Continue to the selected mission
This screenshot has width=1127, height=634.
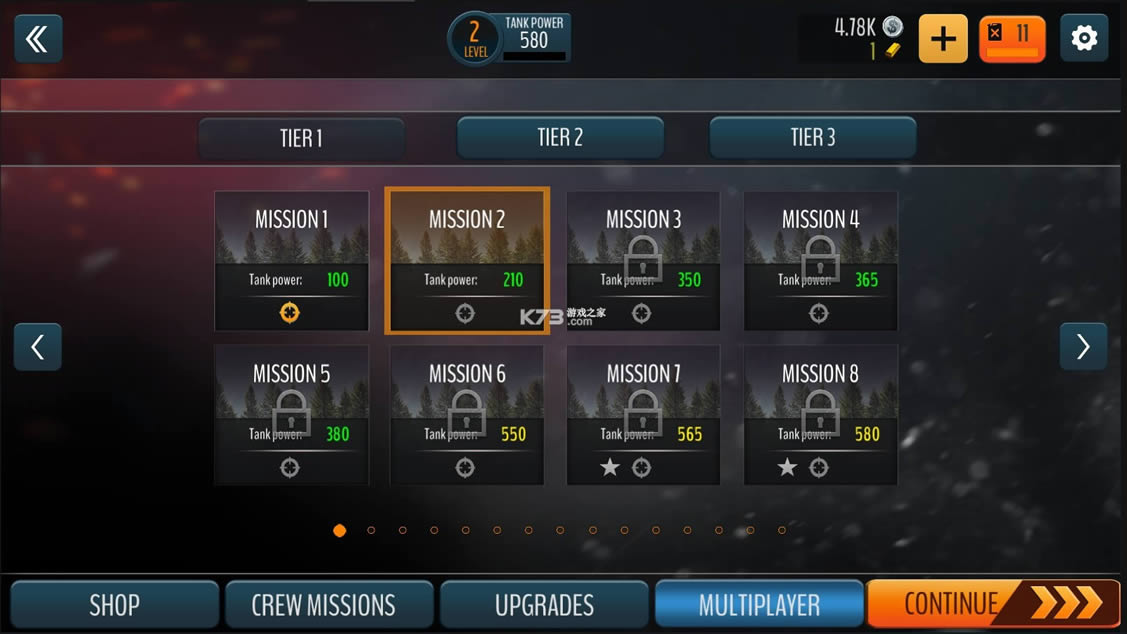(992, 603)
